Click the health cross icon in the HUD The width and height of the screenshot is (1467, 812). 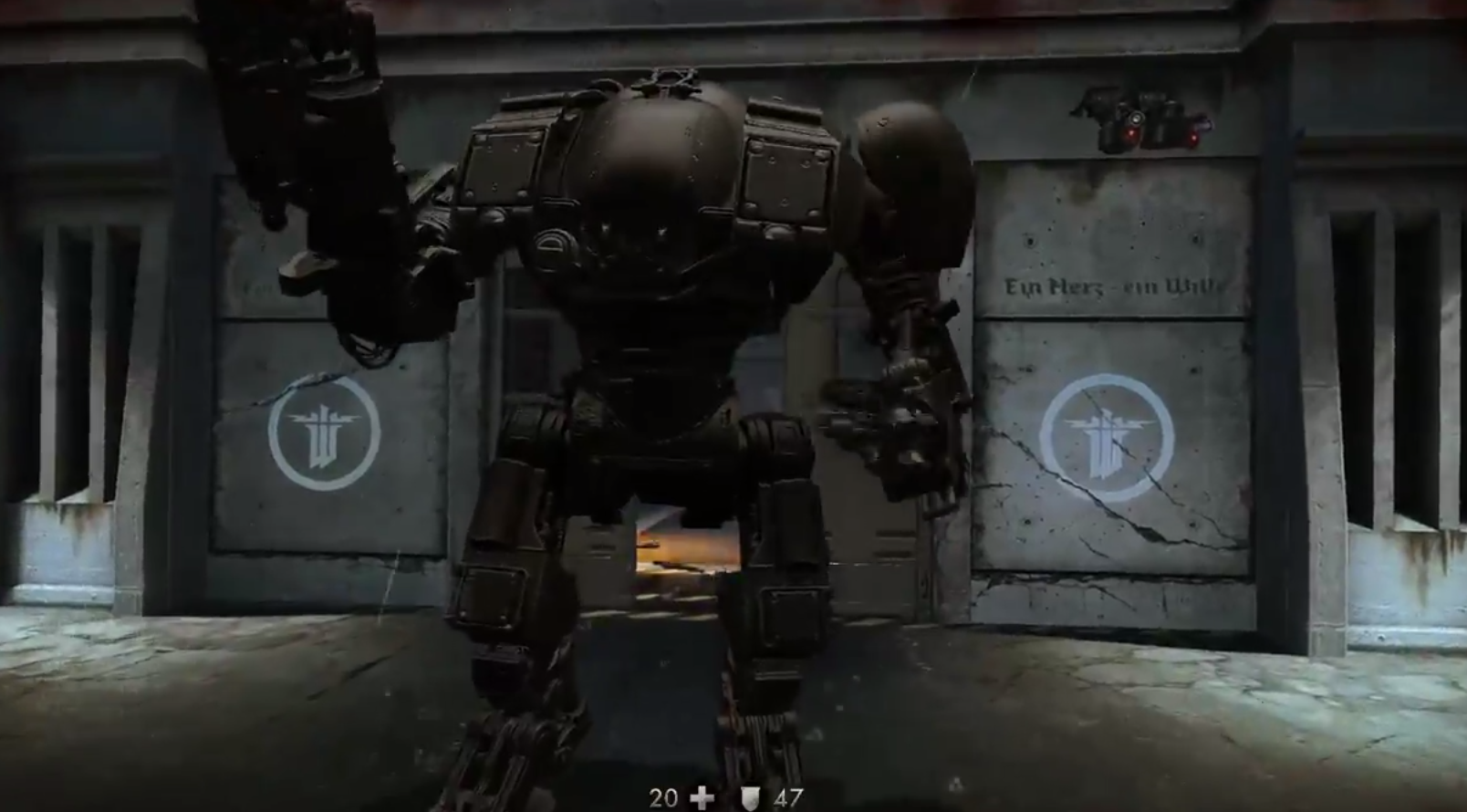click(x=703, y=795)
